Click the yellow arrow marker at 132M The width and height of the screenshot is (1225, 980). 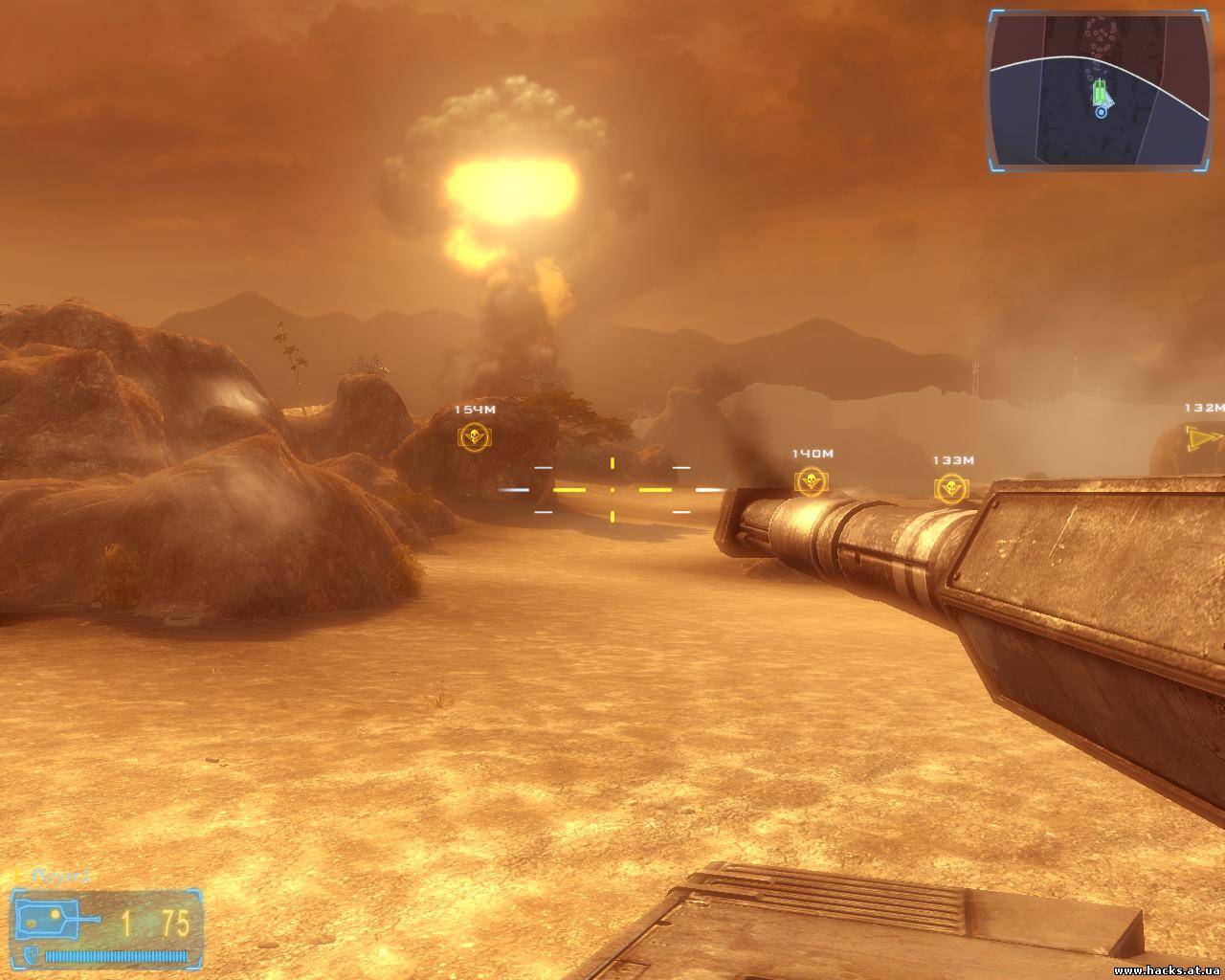[x=1200, y=438]
